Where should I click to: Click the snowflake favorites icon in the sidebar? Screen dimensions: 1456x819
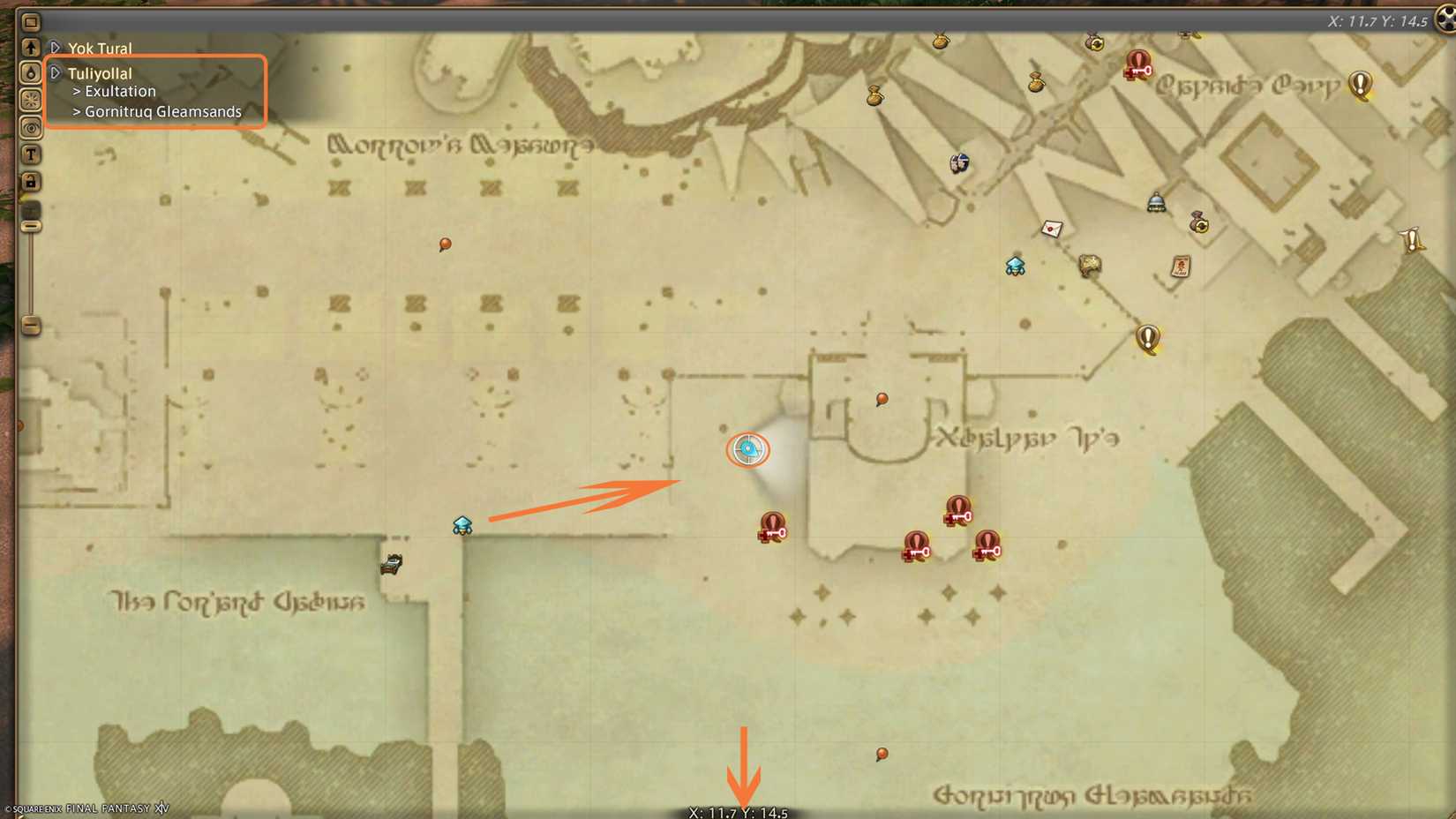point(31,101)
